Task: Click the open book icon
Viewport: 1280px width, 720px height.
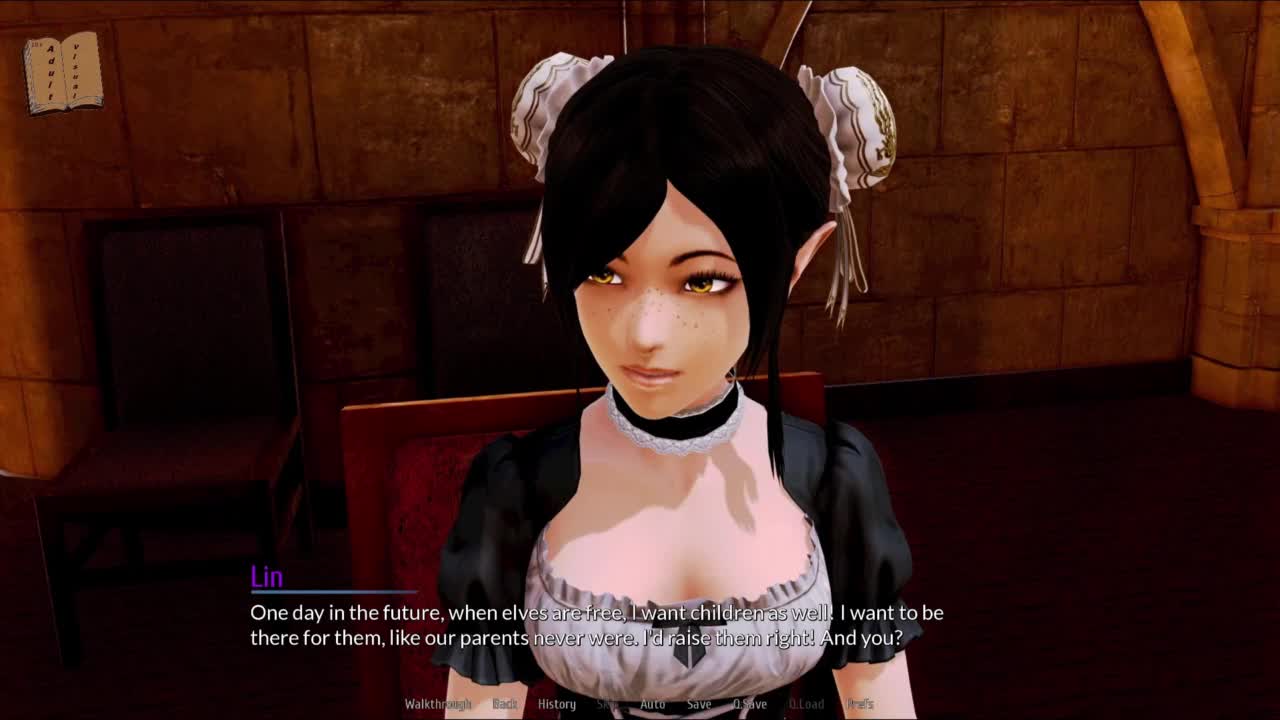Action: [x=63, y=72]
